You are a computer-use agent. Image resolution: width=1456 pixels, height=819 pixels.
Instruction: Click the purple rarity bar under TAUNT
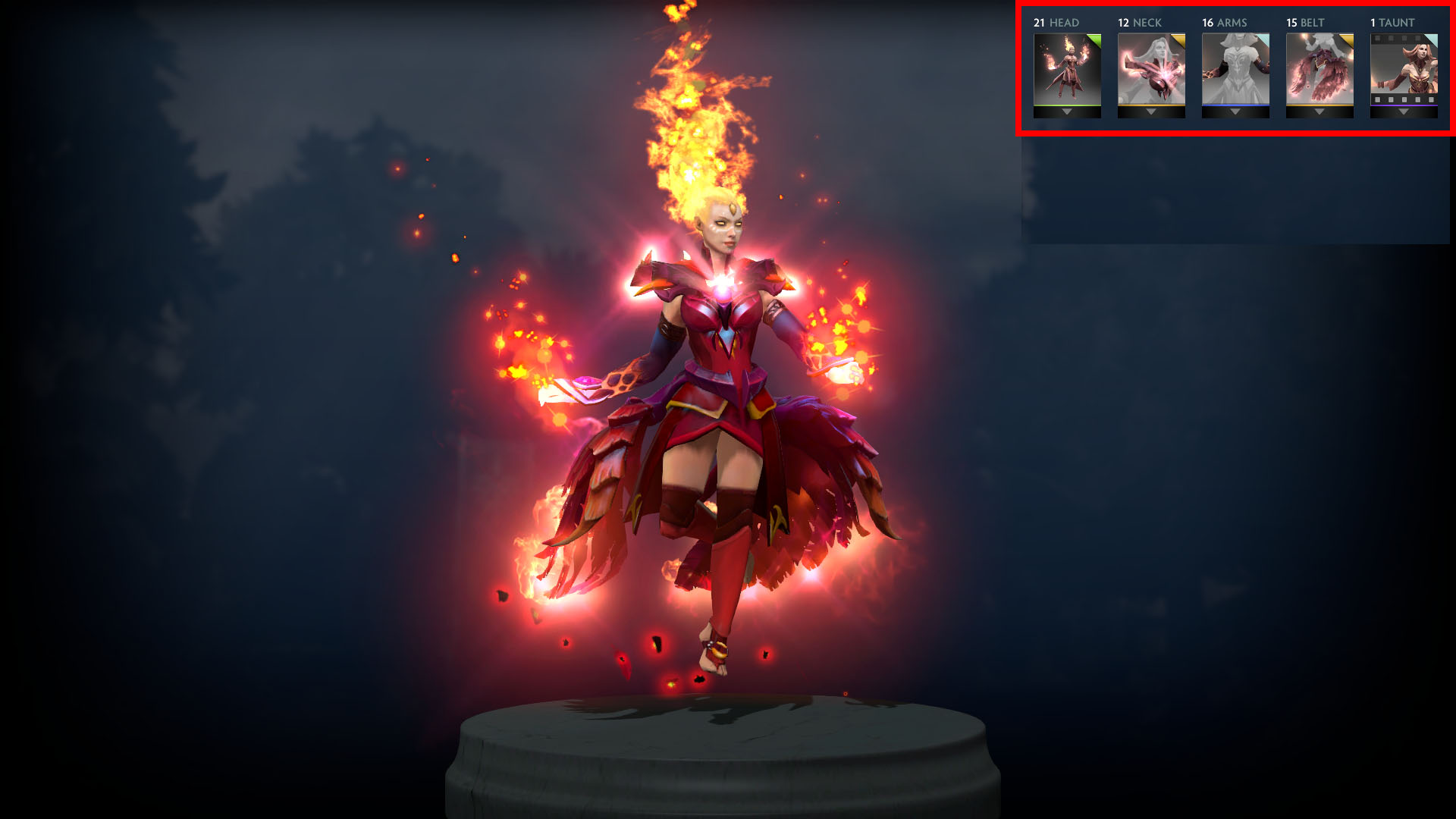pos(1403,105)
